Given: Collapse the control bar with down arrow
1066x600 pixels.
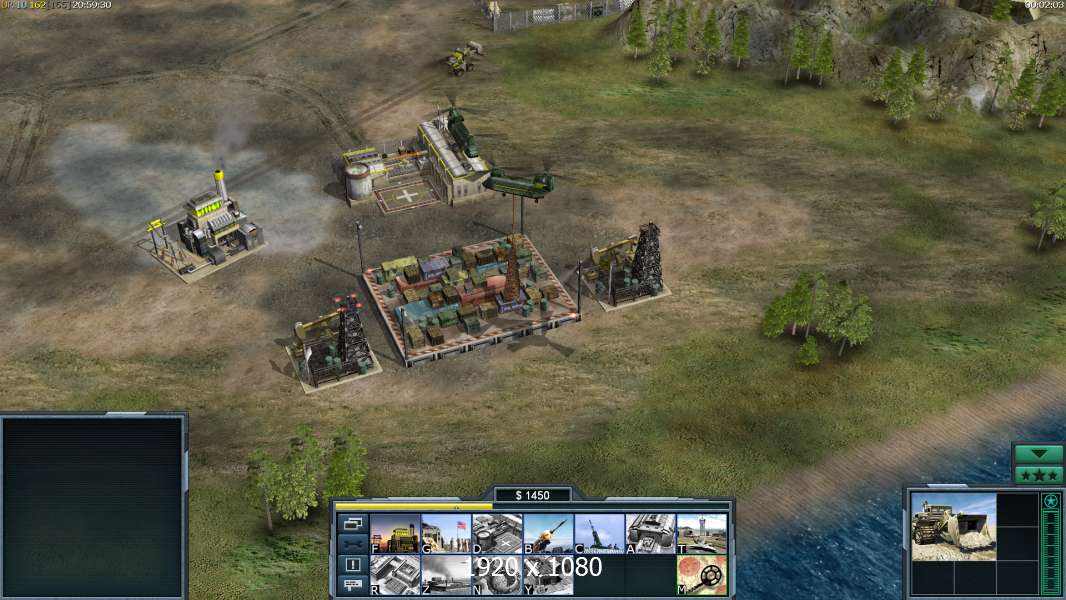Looking at the screenshot, I should [x=1038, y=454].
